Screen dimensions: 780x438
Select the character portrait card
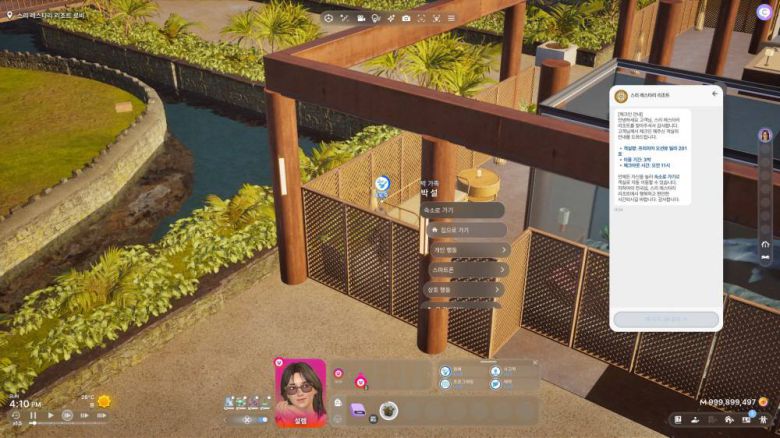(x=300, y=392)
